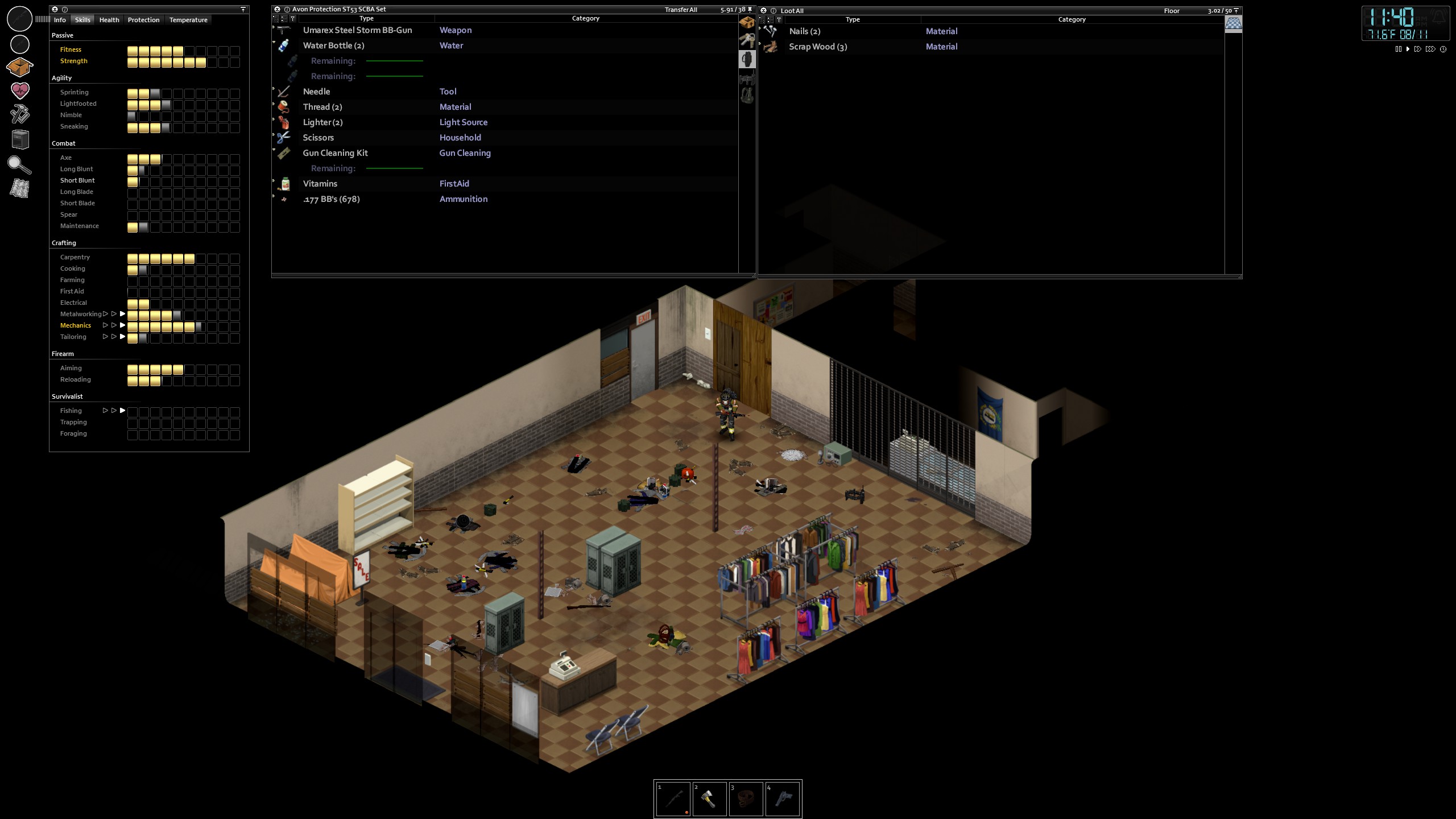Click the Water Bottle Remaining progress bar
The height and width of the screenshot is (819, 1456).
click(x=394, y=60)
